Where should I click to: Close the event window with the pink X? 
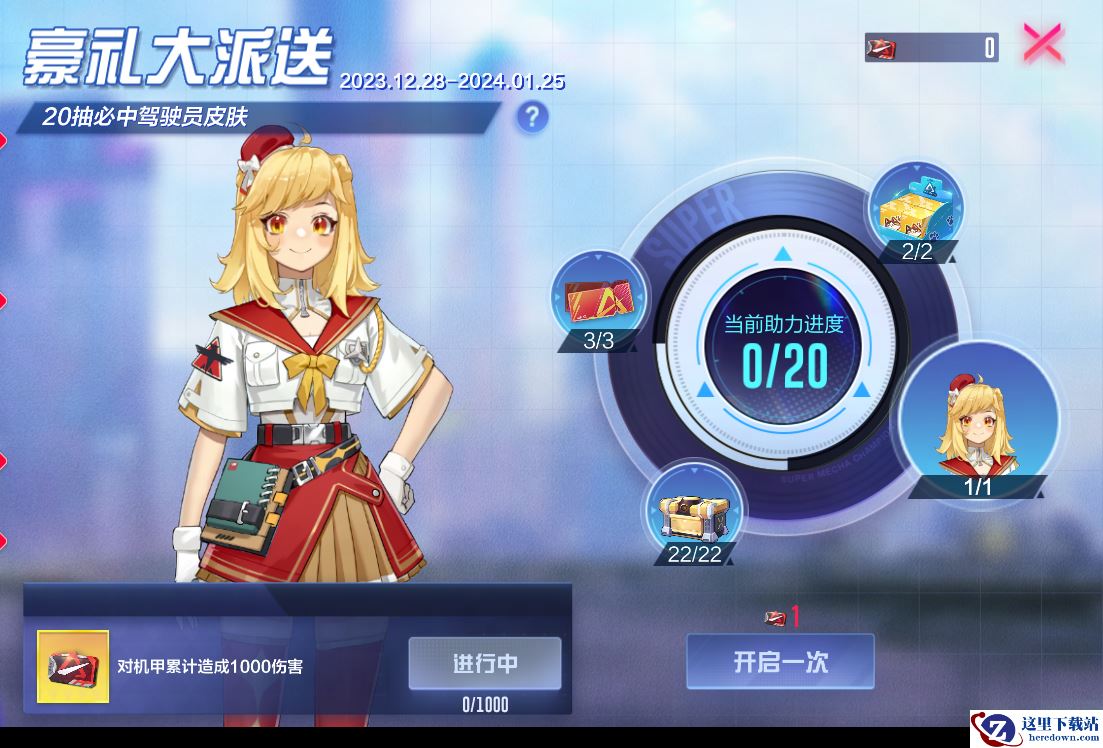(1043, 44)
